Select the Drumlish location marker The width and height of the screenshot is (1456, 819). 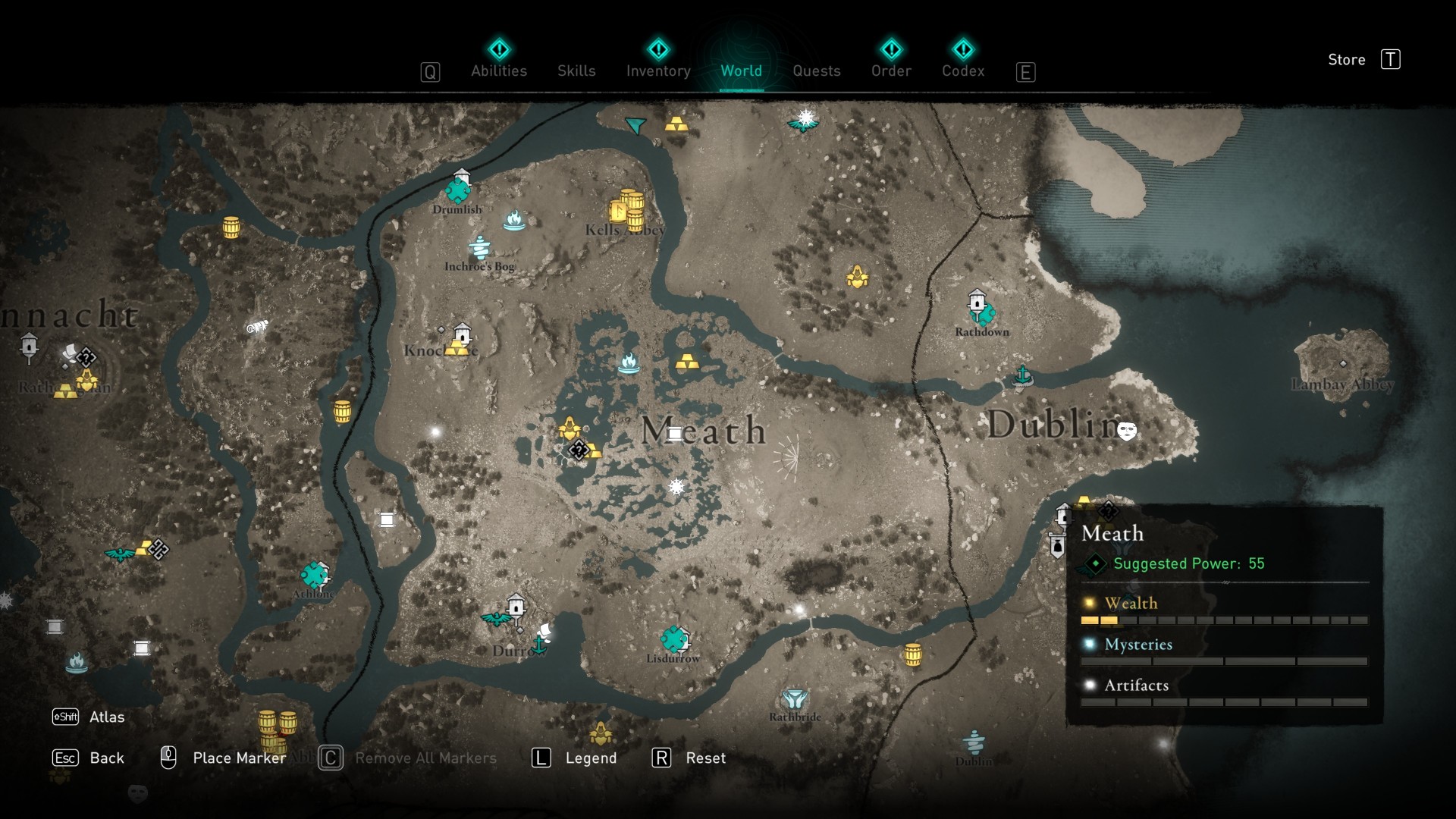[458, 188]
